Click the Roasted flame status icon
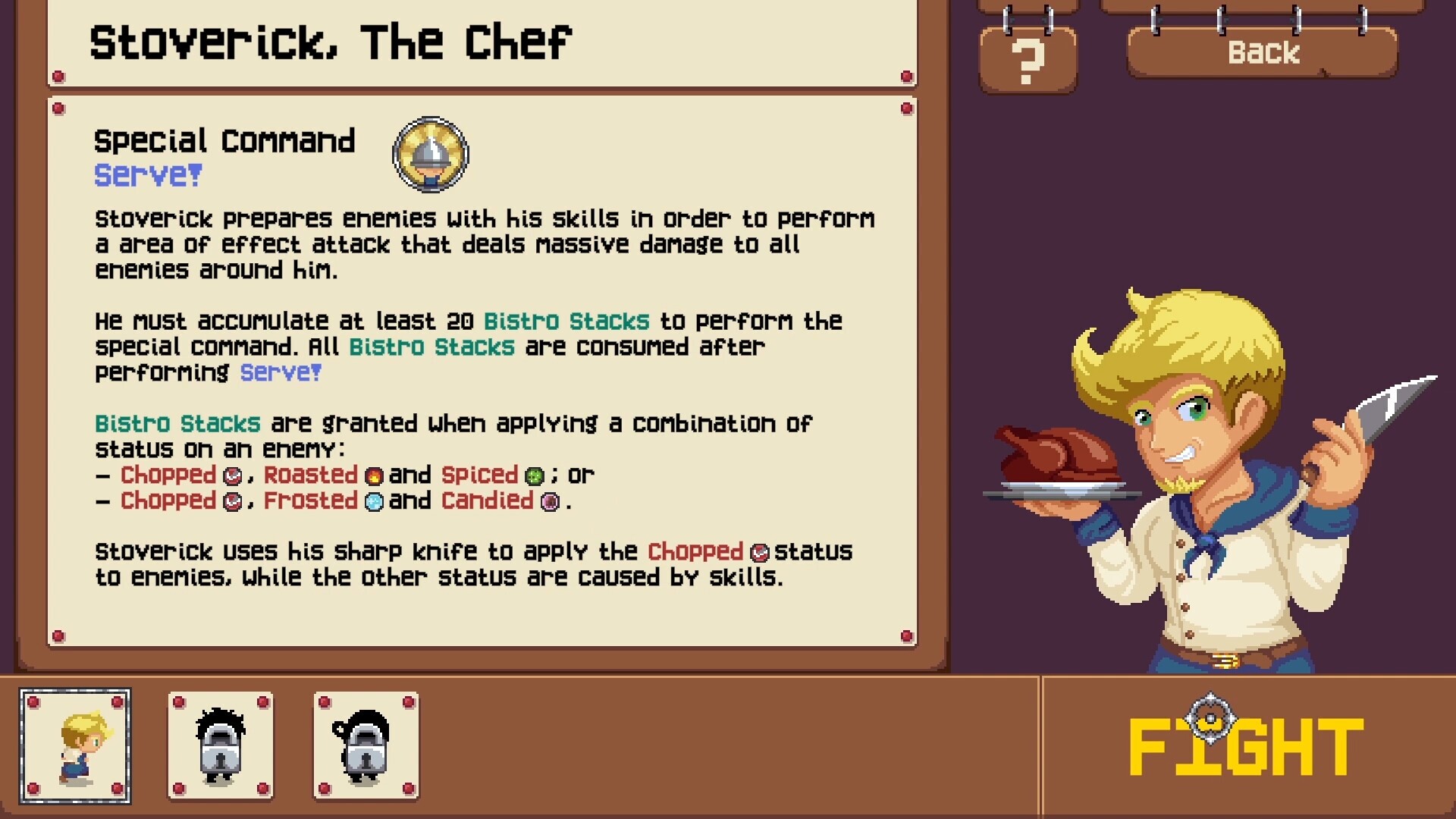 (373, 476)
